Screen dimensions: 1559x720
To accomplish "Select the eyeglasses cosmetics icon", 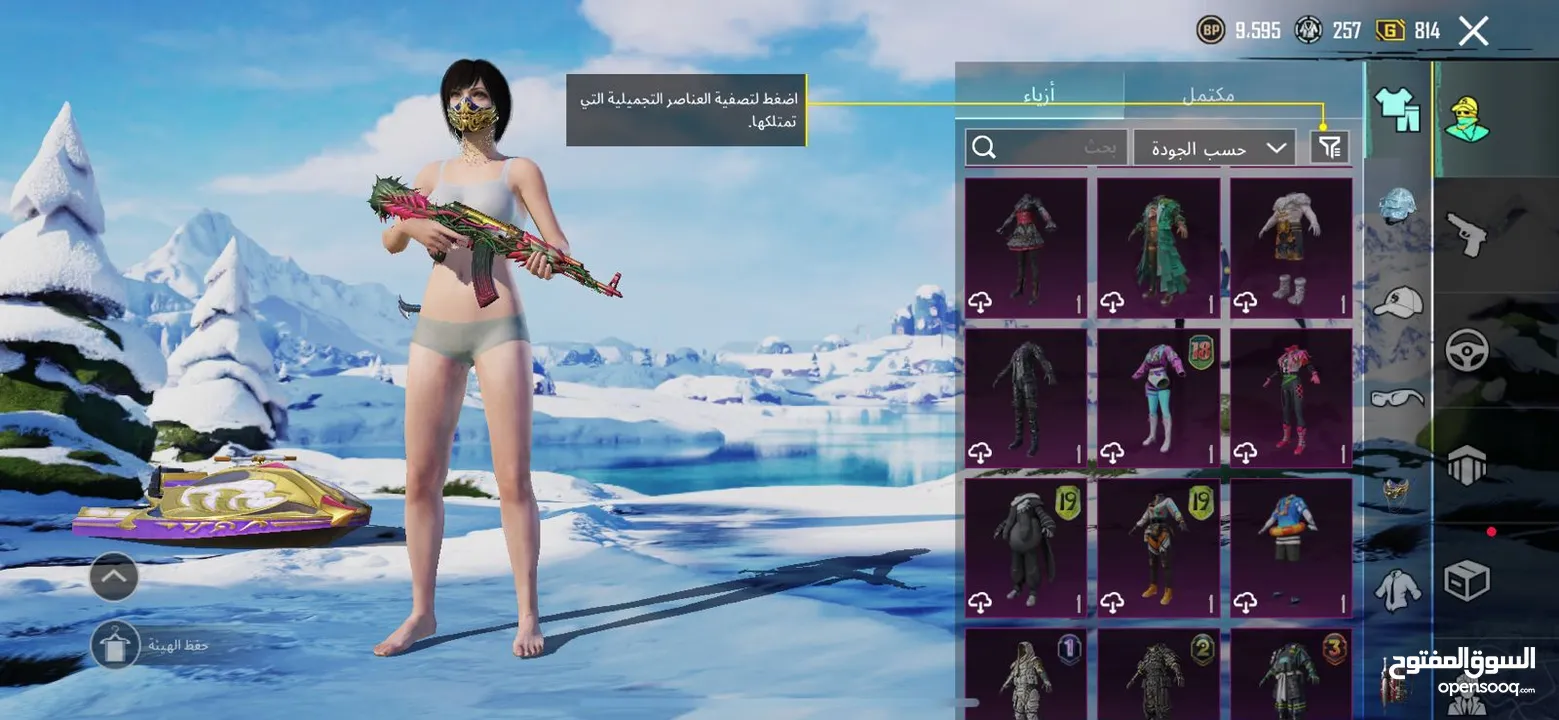I will click(x=1396, y=396).
